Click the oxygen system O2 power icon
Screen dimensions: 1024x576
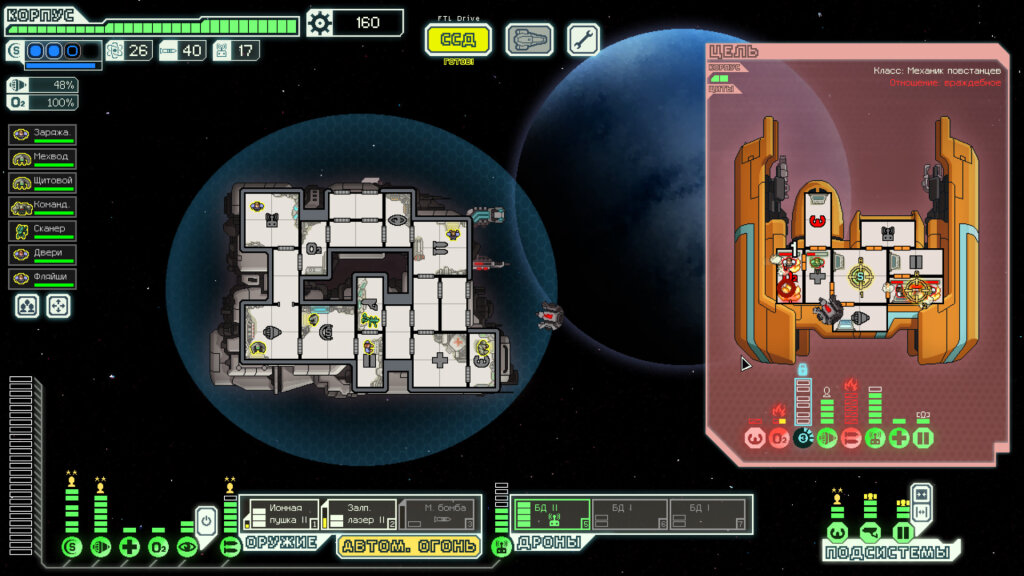[x=158, y=546]
